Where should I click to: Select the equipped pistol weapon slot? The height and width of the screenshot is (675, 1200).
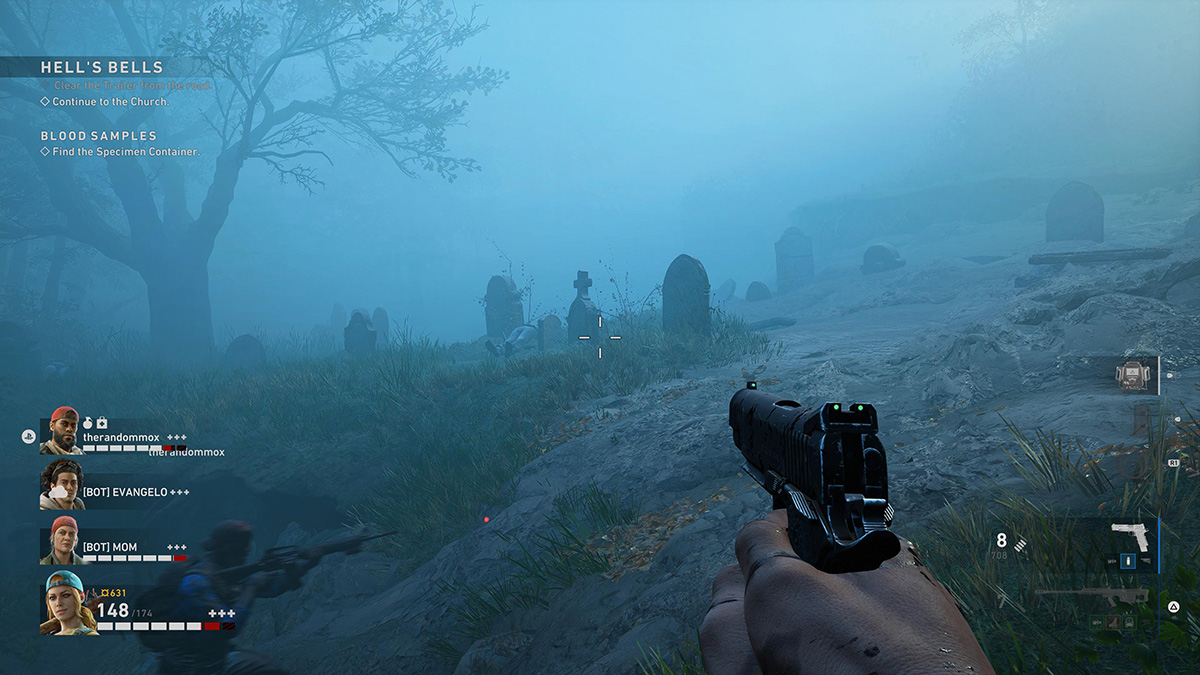point(1132,534)
